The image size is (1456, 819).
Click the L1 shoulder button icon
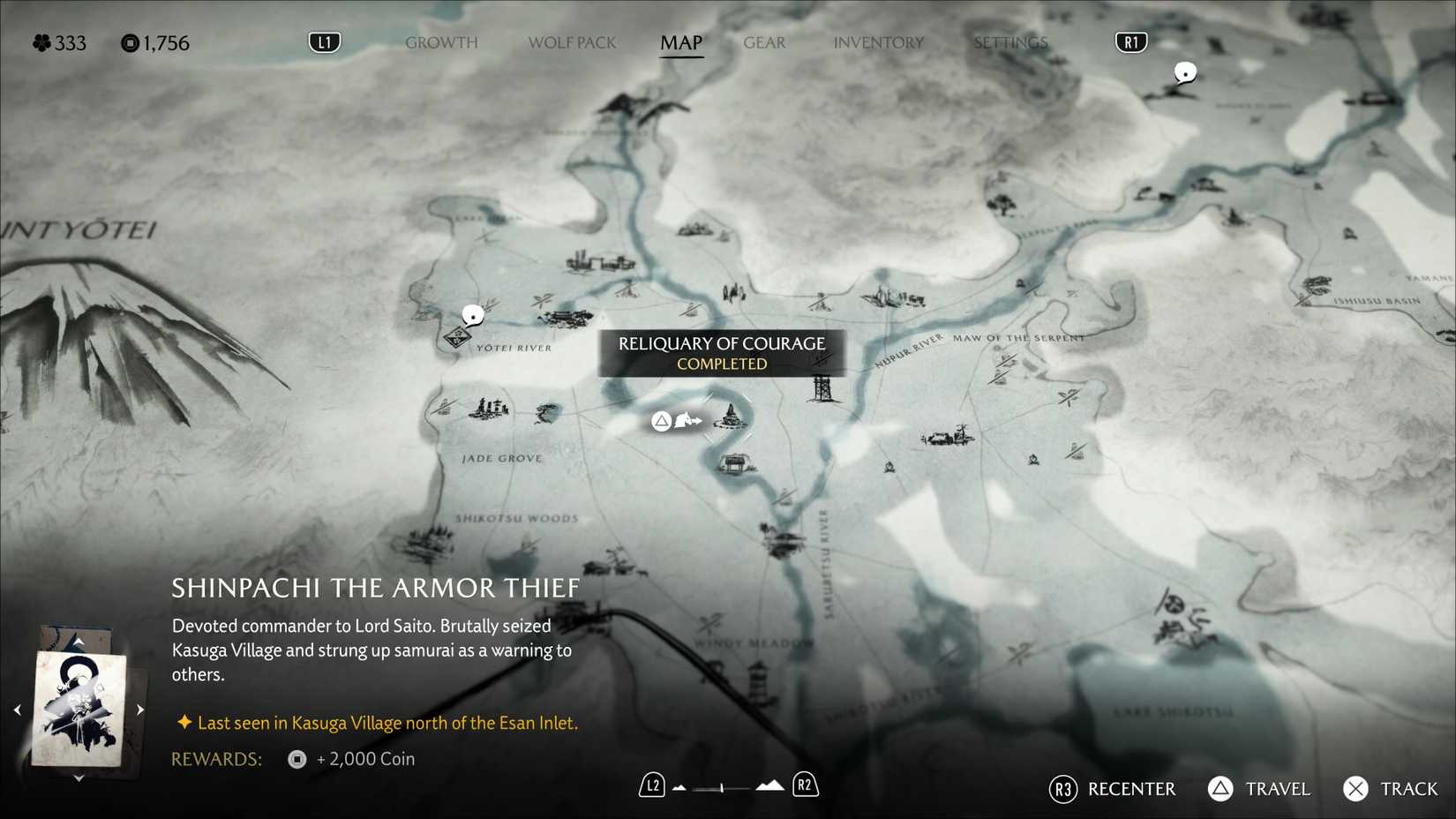[324, 41]
